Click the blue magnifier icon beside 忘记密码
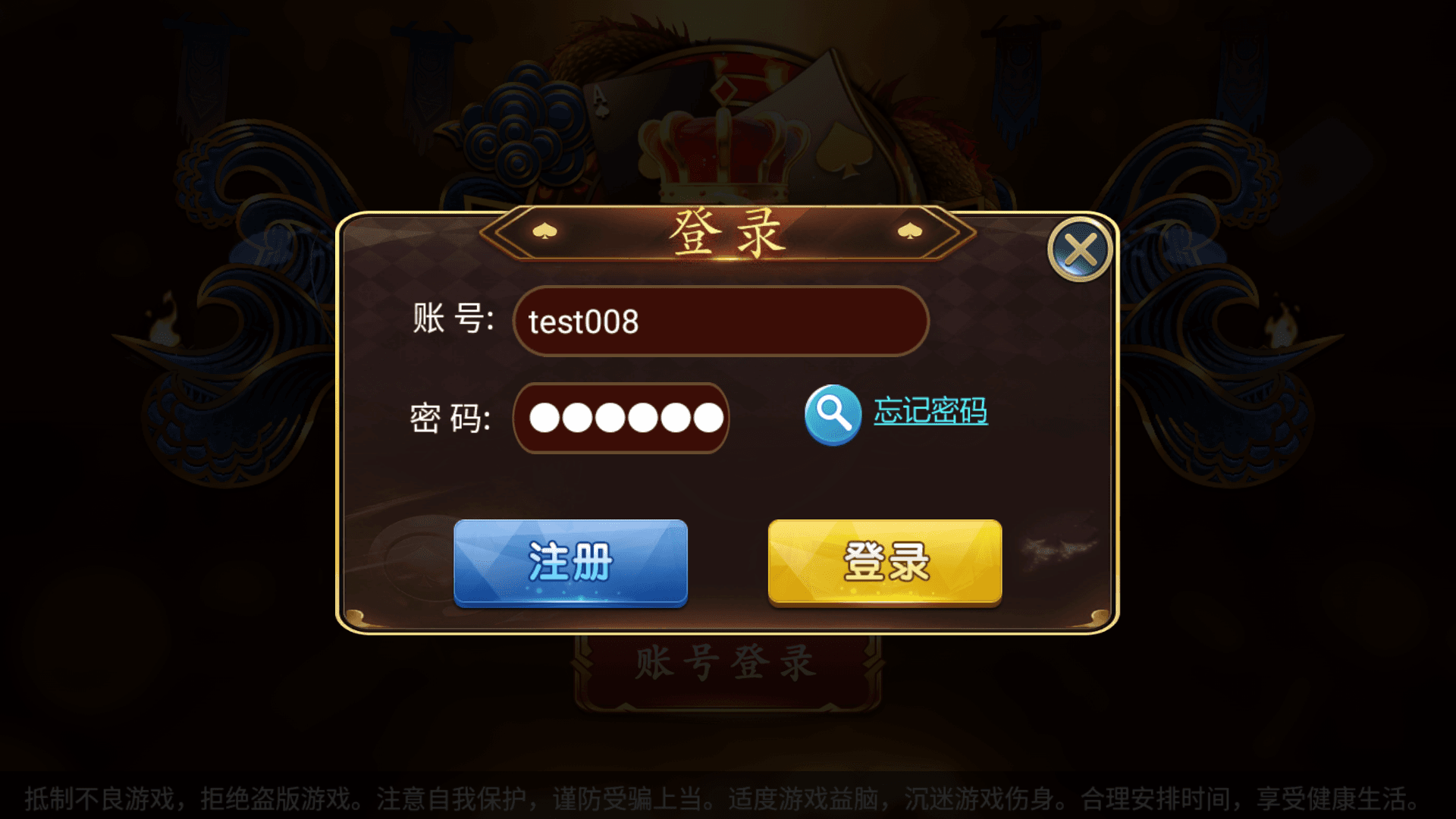The width and height of the screenshot is (1456, 819). pos(832,416)
